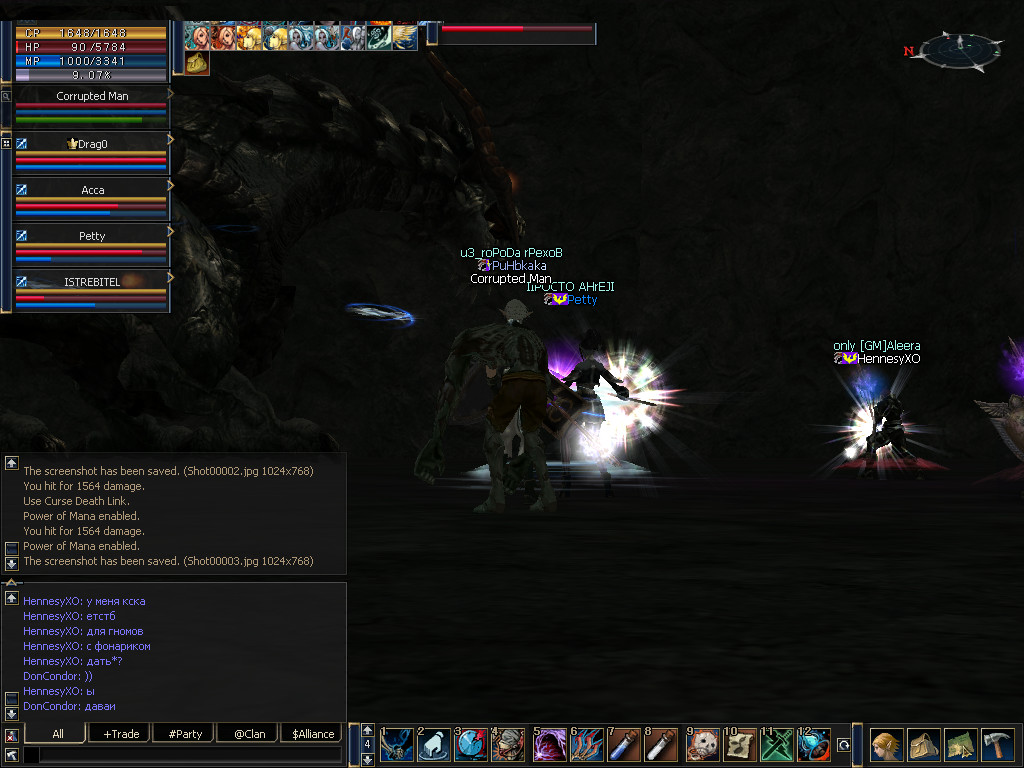Open the character status menu icon
This screenshot has width=1024, height=768.
tap(886, 745)
